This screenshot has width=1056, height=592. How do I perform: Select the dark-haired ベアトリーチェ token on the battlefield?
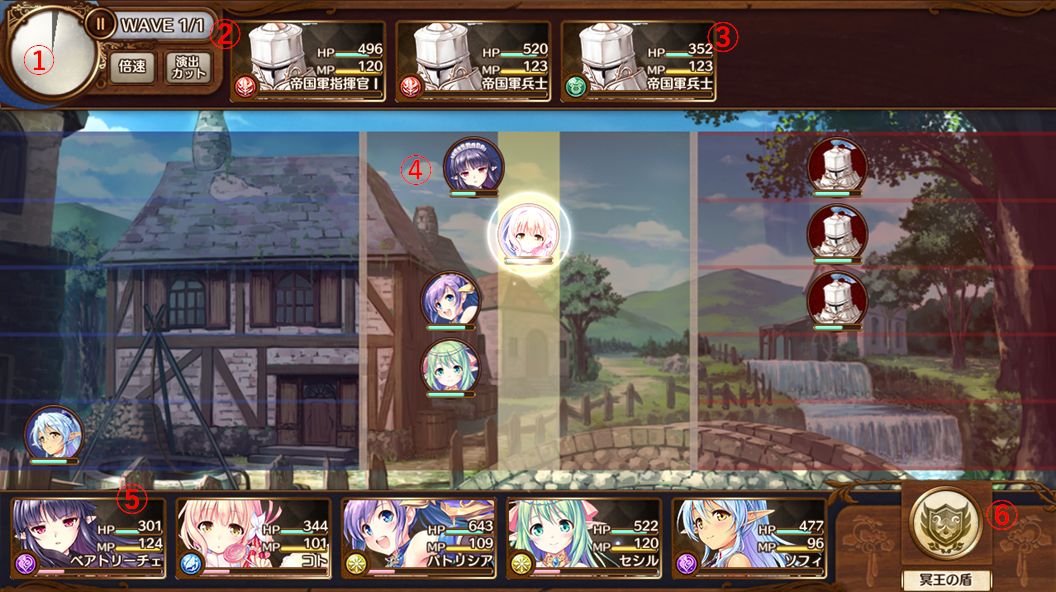(473, 166)
